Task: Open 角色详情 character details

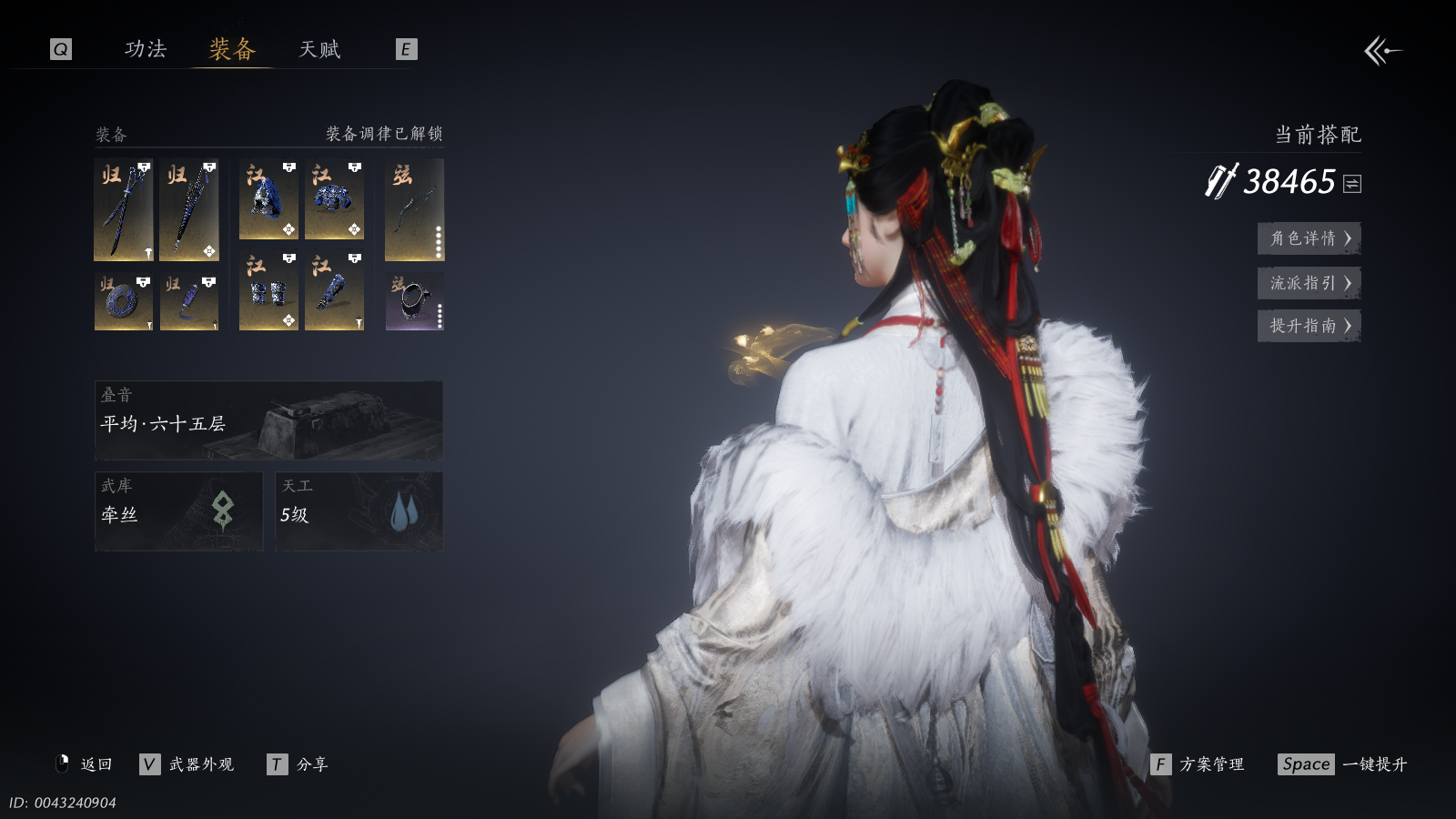Action: click(1309, 238)
